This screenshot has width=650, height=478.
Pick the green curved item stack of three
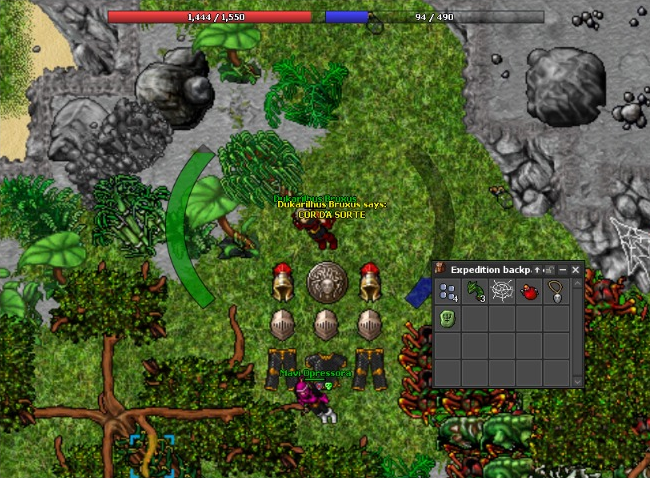[474, 293]
